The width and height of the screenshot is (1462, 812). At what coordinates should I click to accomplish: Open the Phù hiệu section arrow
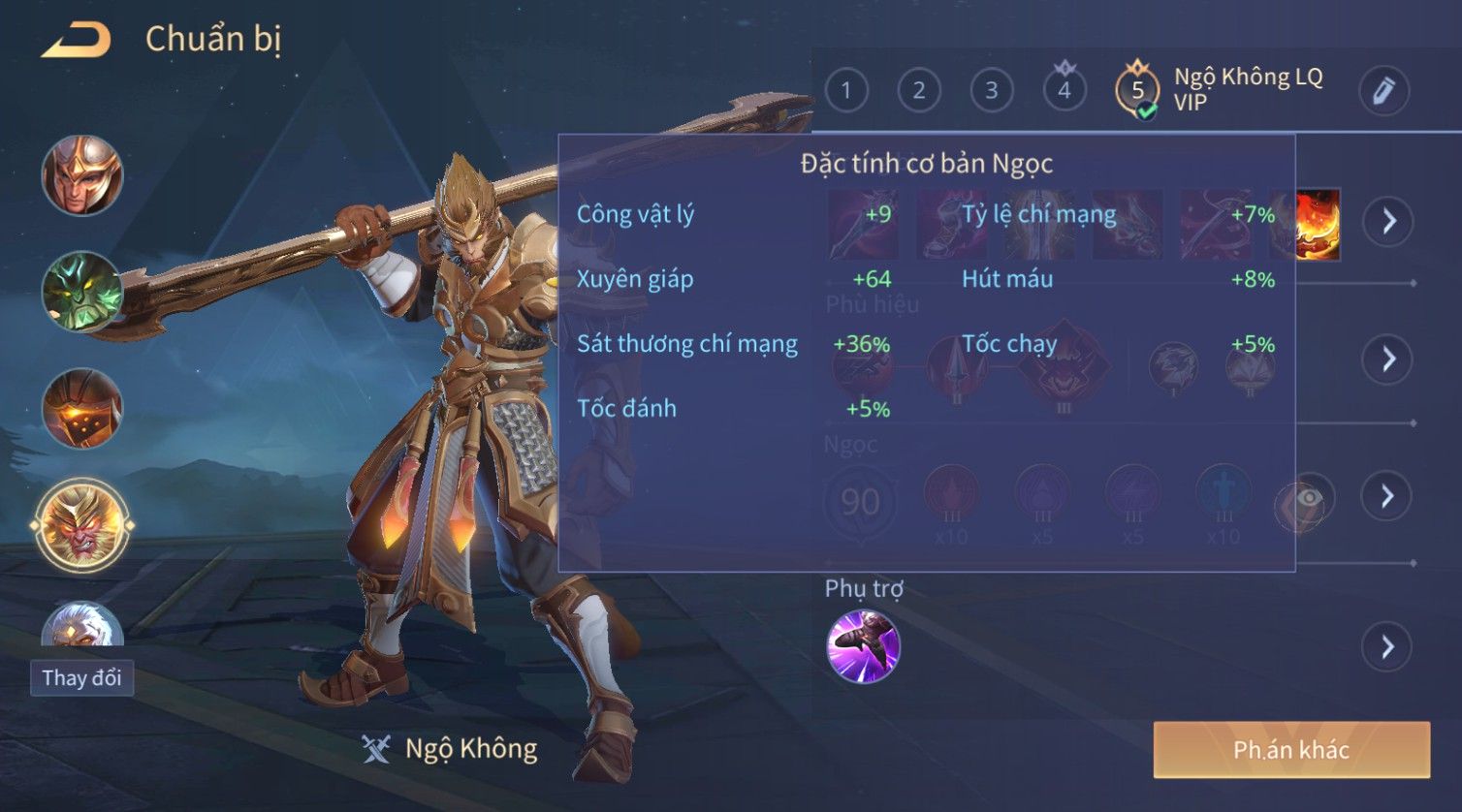coord(1388,359)
